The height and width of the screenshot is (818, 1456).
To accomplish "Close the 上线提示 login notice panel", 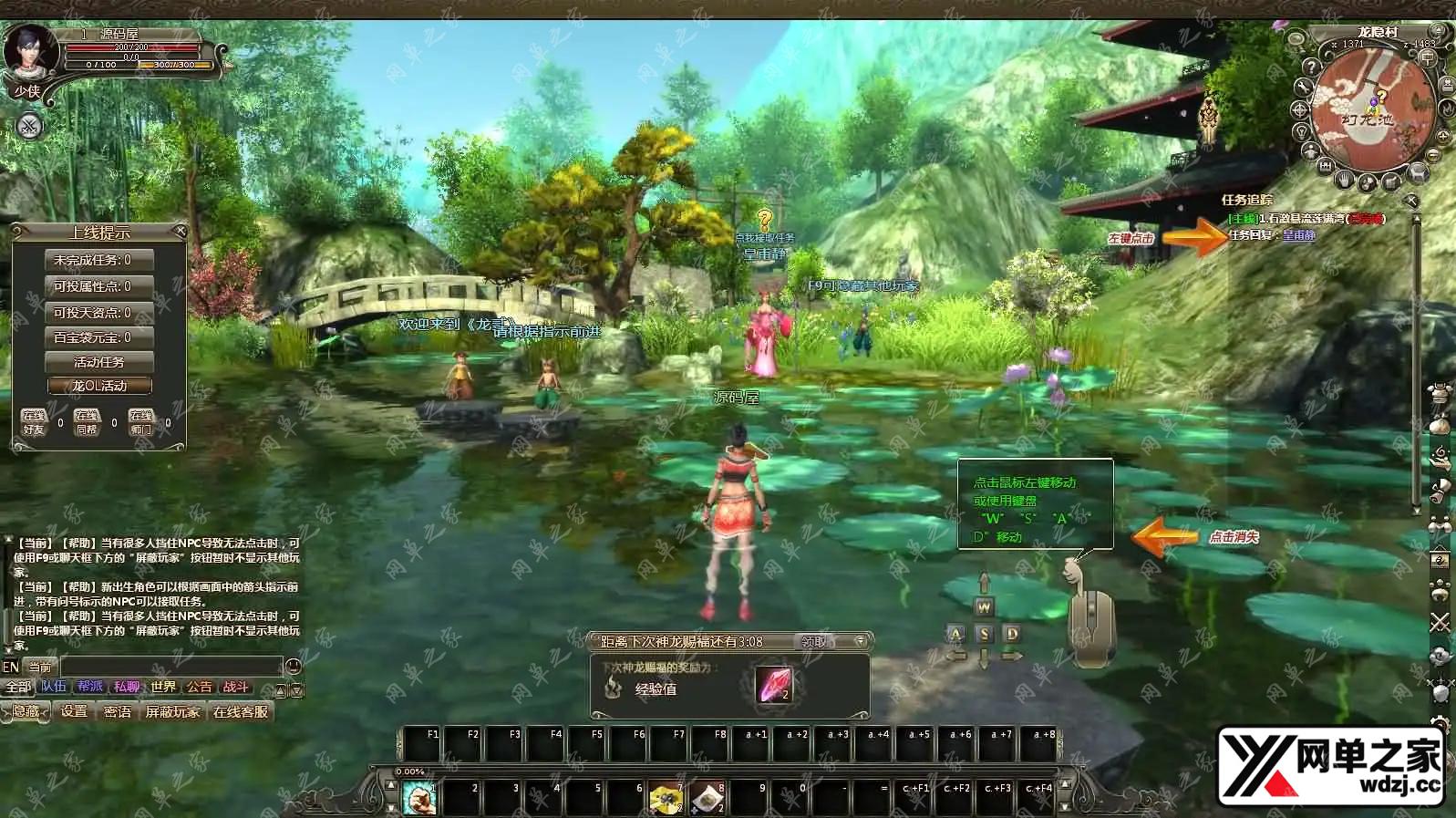I will tap(180, 232).
